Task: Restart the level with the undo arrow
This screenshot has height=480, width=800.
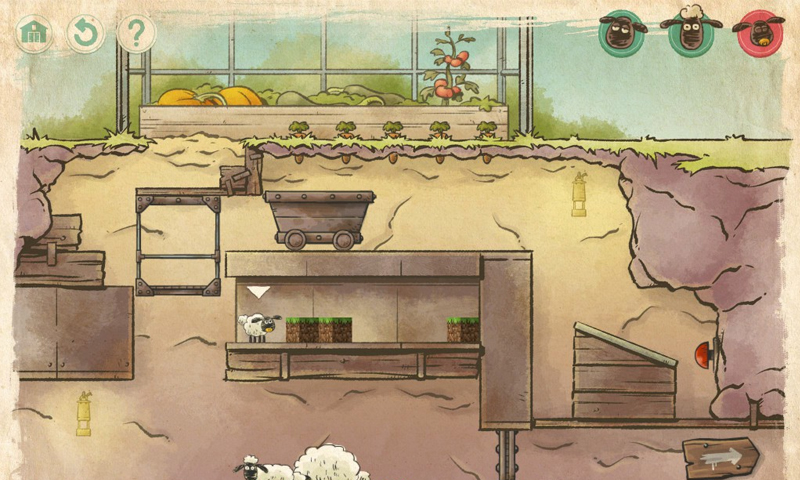Action: (86, 33)
